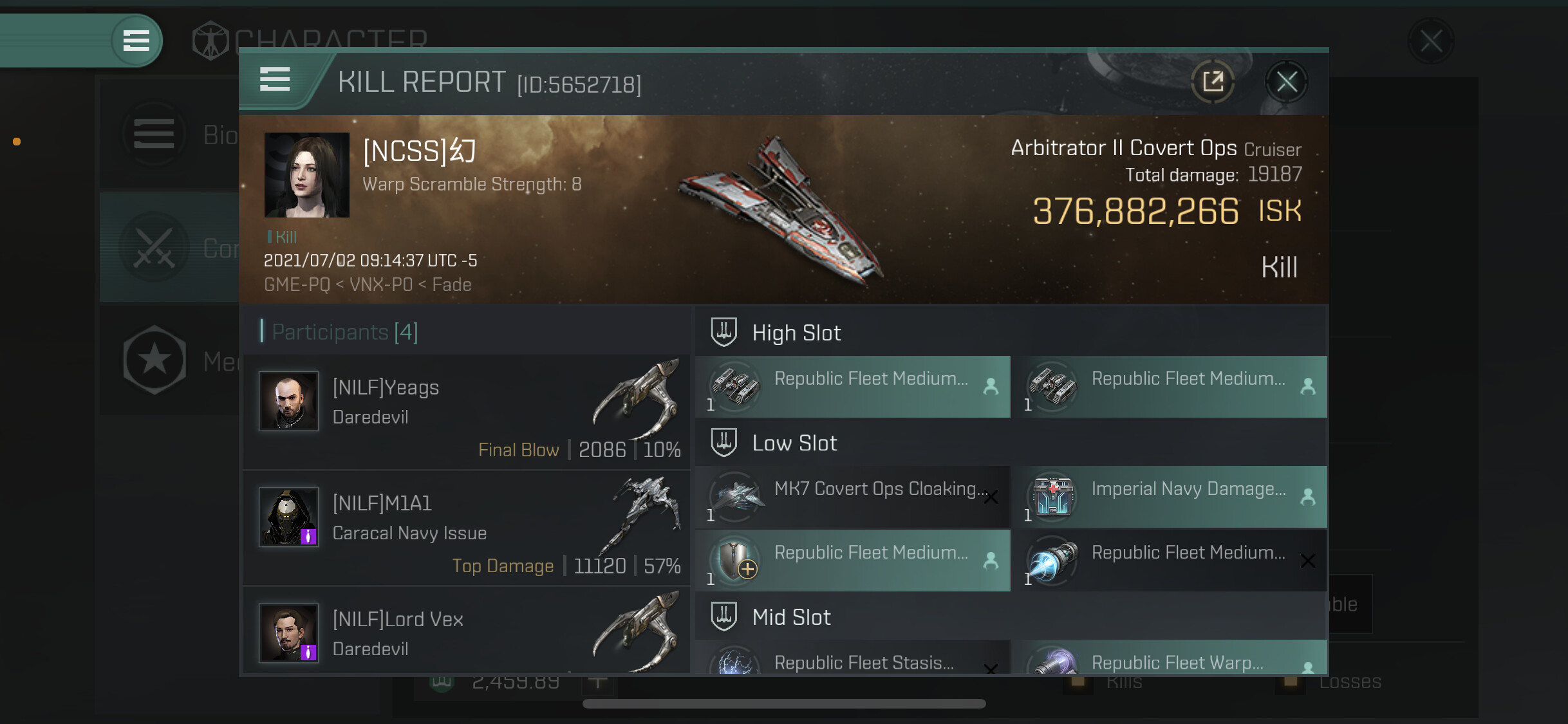Select the Imperial Navy Damage module
Image resolution: width=1568 pixels, height=724 pixels.
tap(1170, 497)
